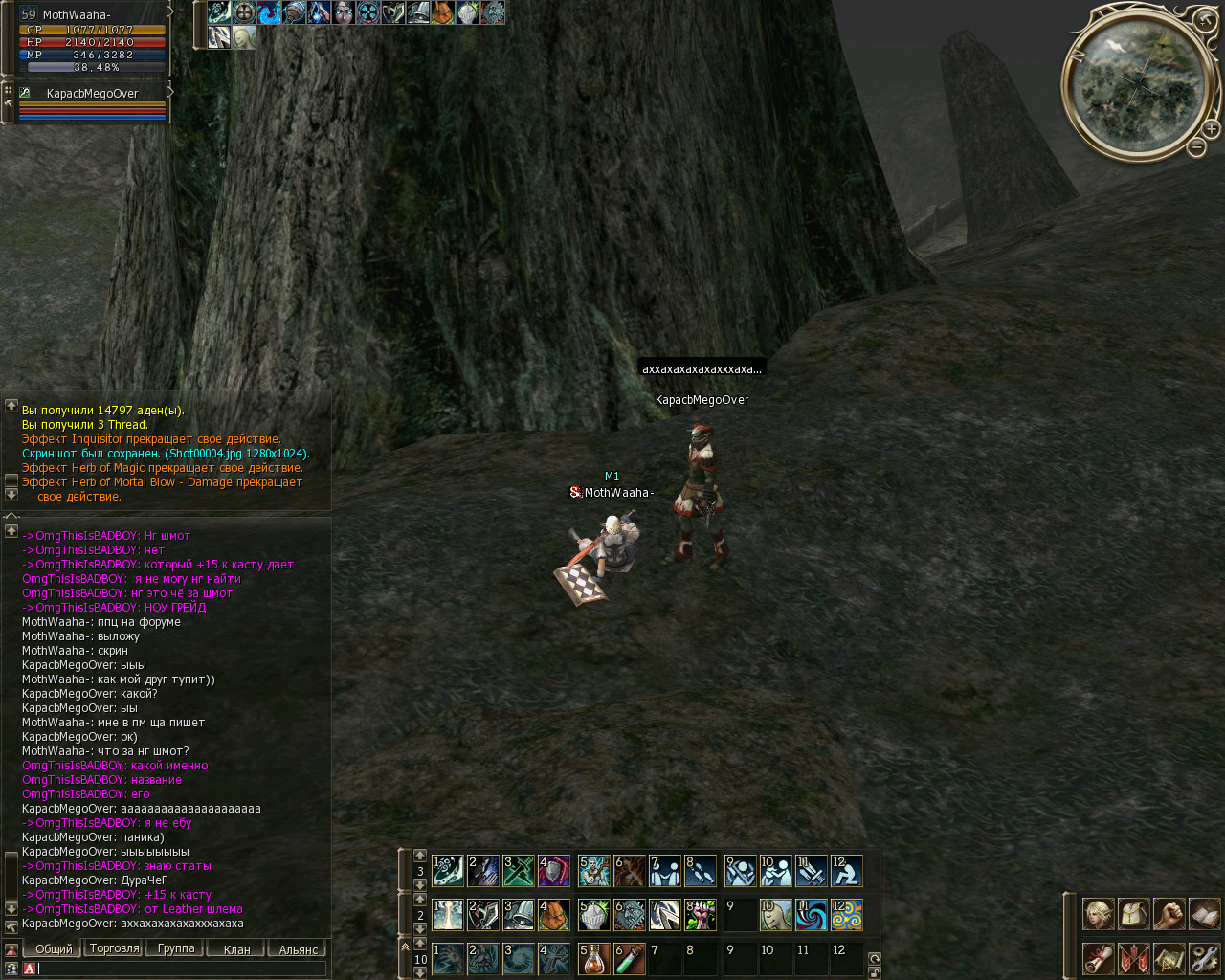This screenshot has width=1225, height=980.
Task: Show the Клан chat tab
Action: pyautogui.click(x=236, y=949)
